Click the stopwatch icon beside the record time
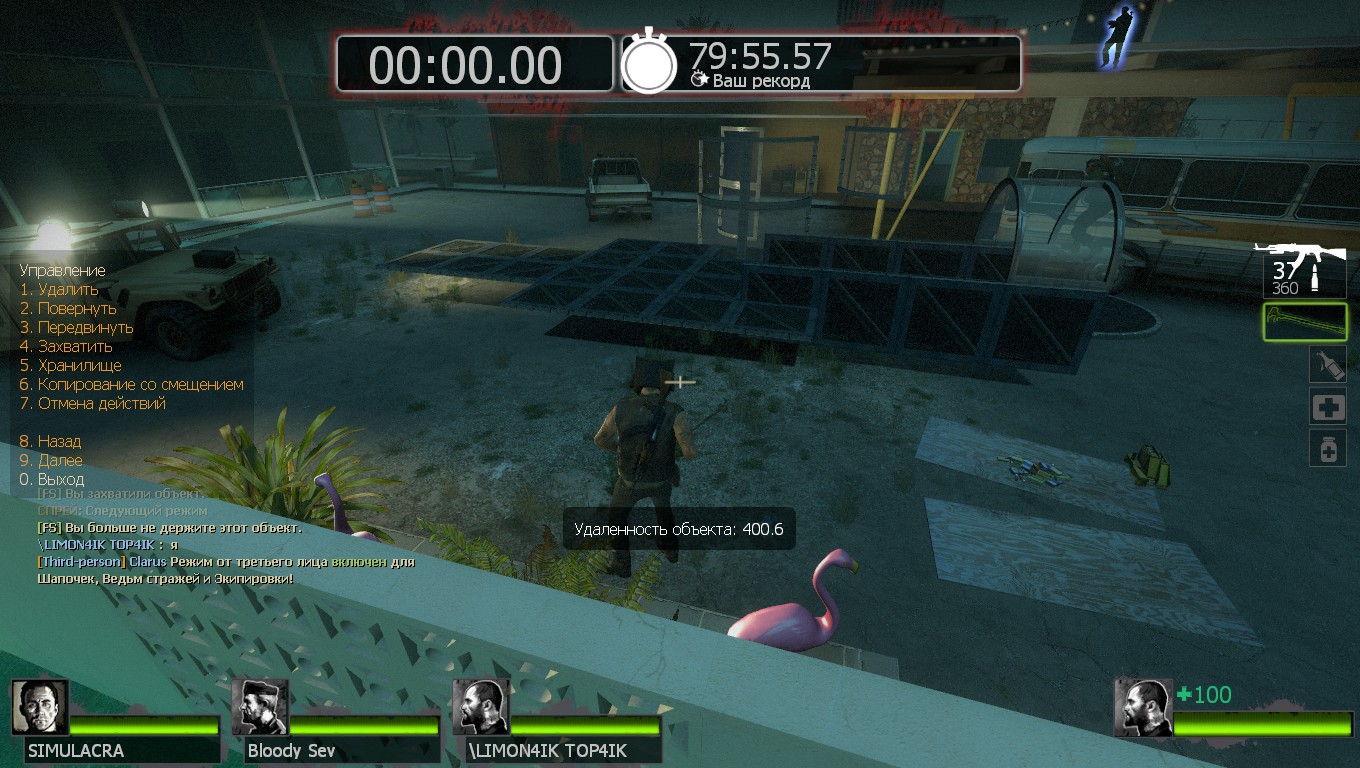Image resolution: width=1360 pixels, height=768 pixels. point(650,65)
